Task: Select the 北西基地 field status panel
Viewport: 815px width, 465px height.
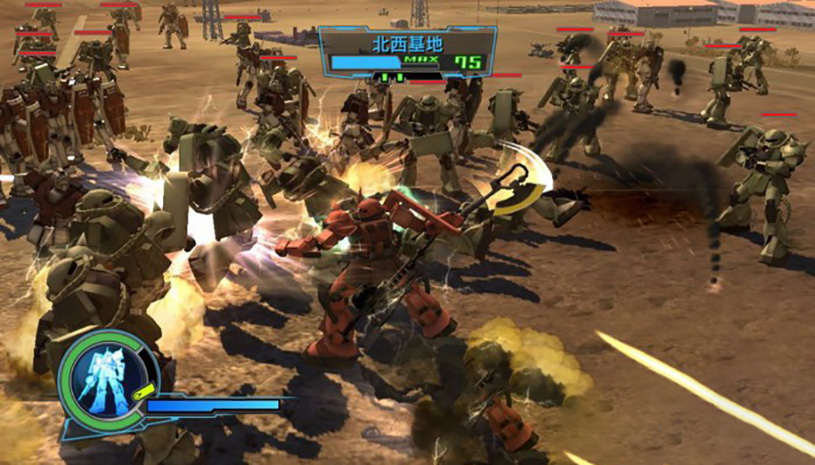Action: [407, 53]
